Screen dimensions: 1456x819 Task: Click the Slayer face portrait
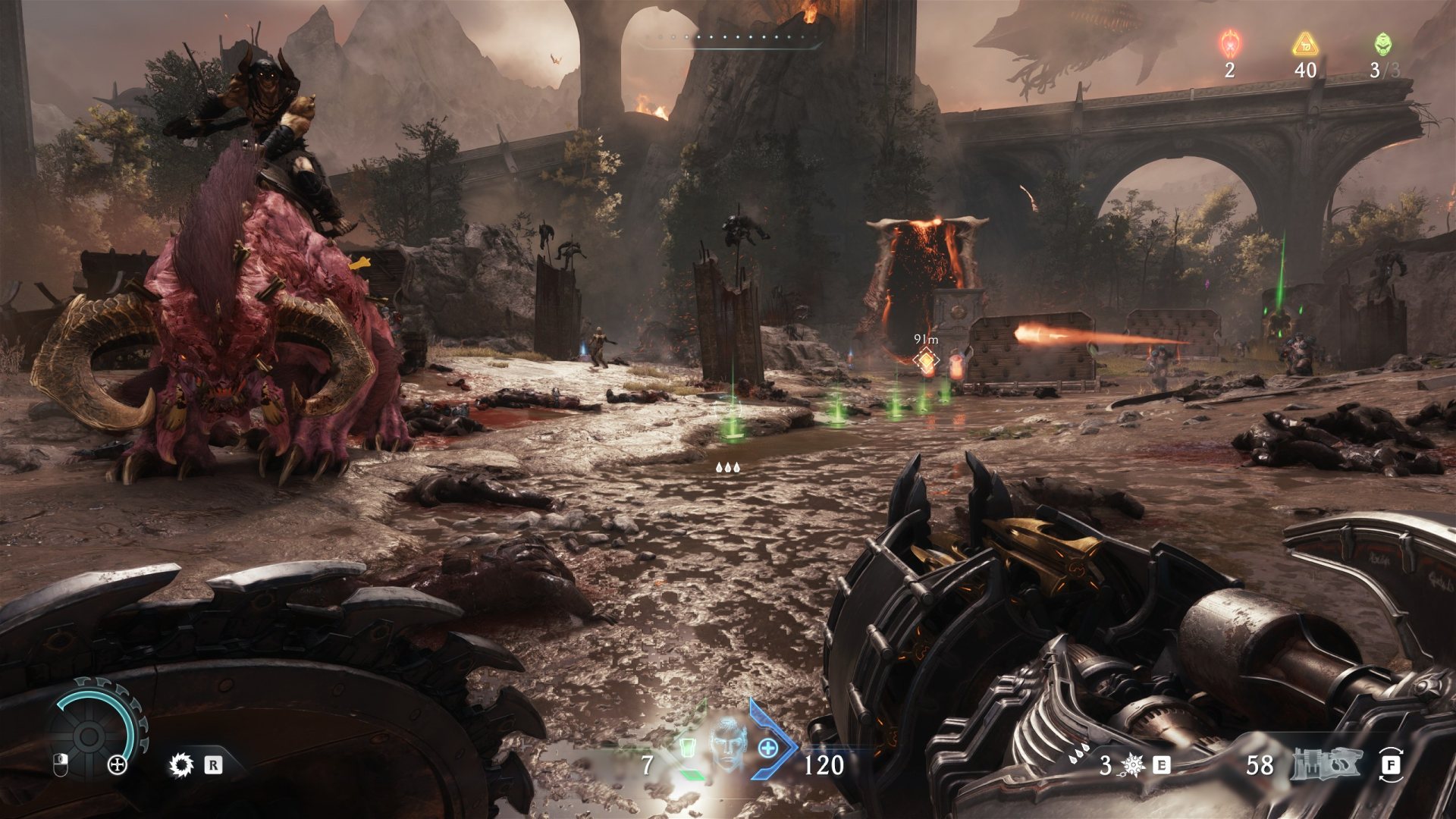tap(726, 743)
